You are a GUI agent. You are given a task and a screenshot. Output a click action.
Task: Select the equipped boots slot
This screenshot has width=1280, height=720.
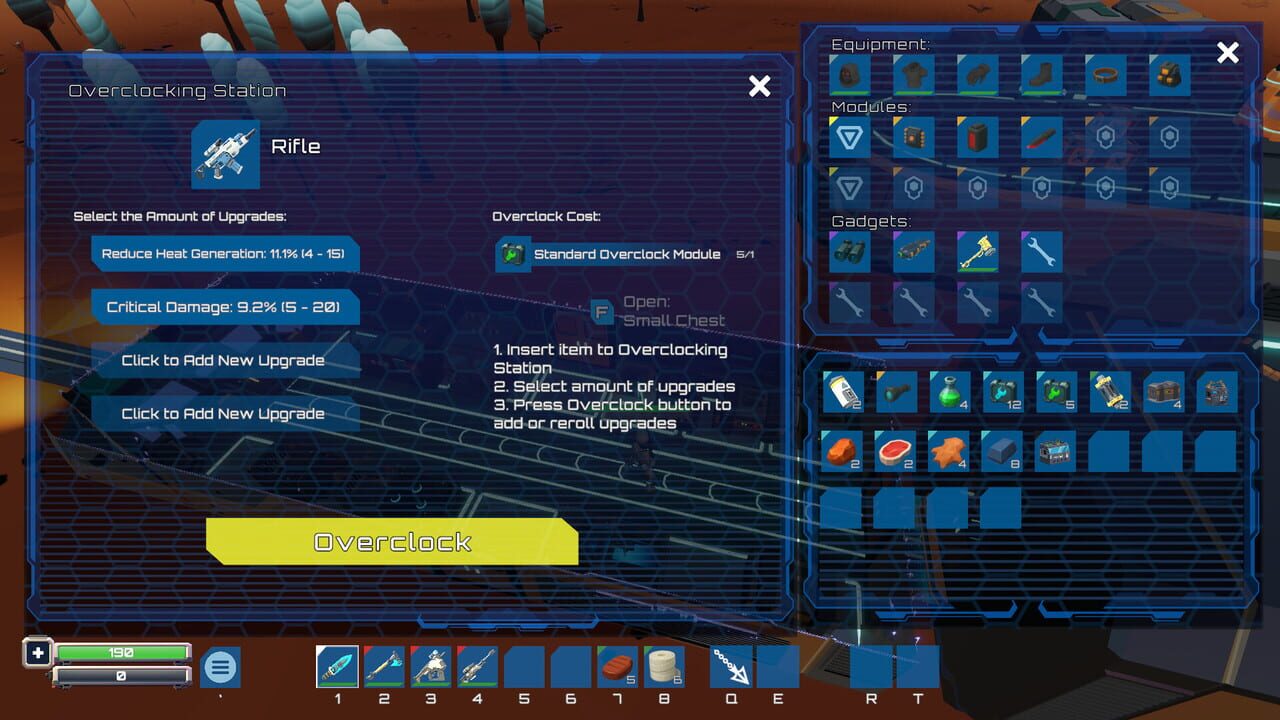(1041, 75)
